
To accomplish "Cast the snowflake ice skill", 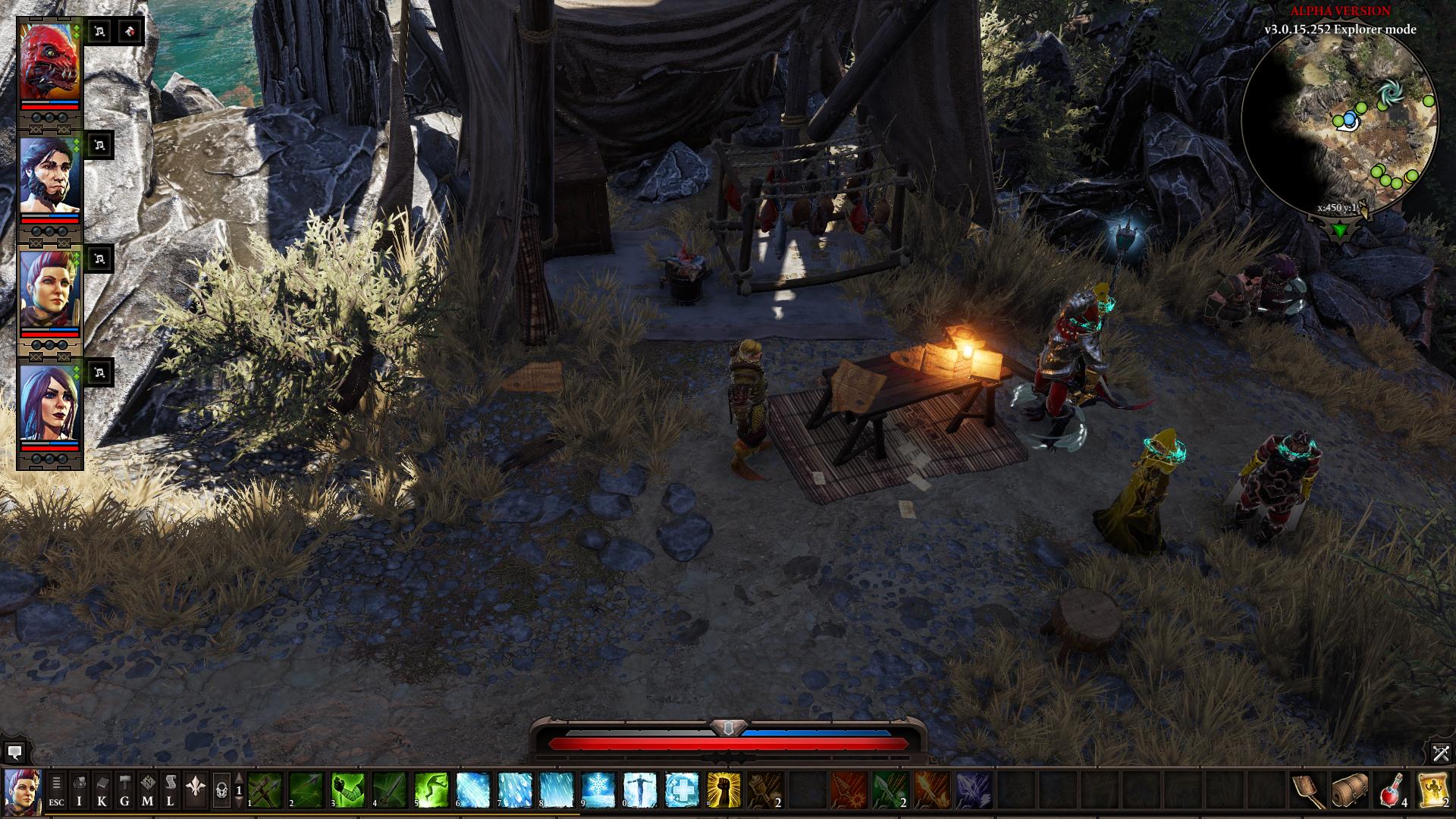I will tap(598, 790).
